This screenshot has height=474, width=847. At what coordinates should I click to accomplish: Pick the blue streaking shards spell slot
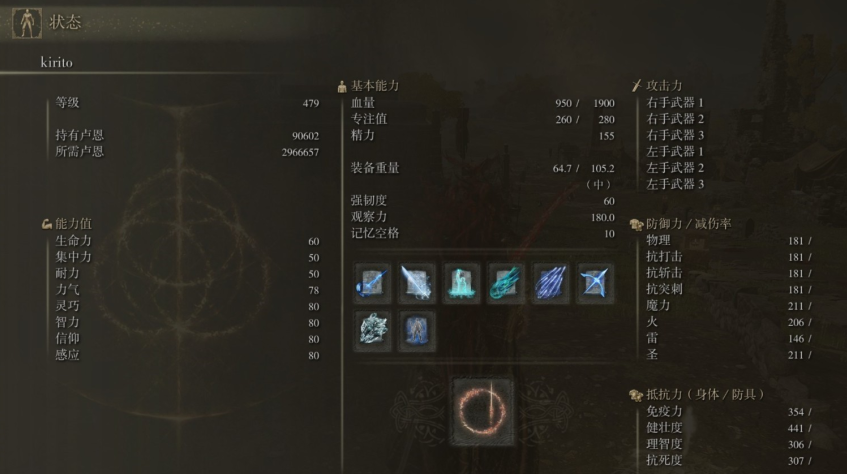coord(551,283)
